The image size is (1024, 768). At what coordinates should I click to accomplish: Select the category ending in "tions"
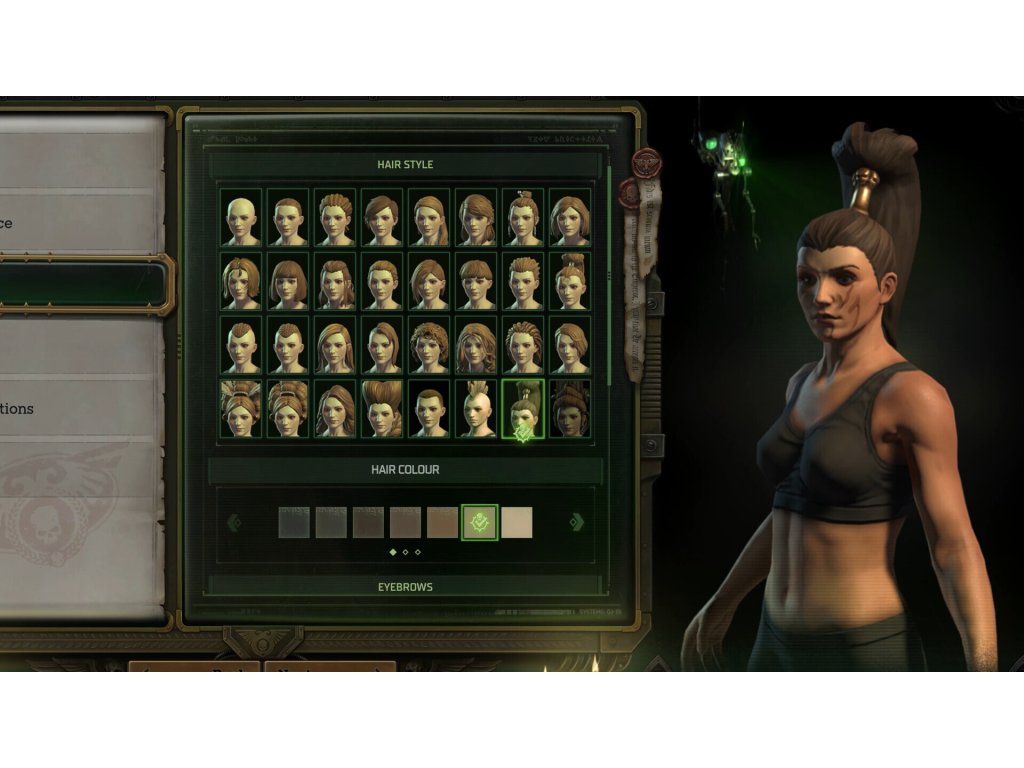tap(82, 408)
